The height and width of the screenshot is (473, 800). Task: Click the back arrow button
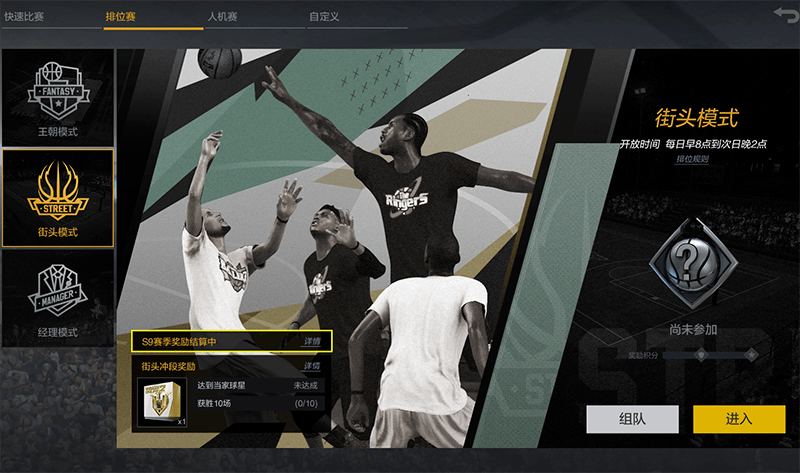(x=785, y=12)
